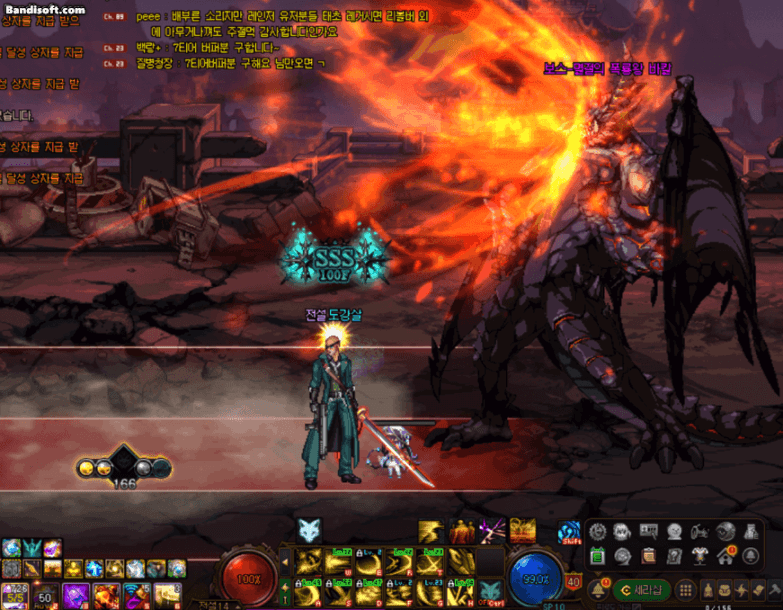Click the left arrow on the skill bar
Screen dimensions: 783x610
pos(287,561)
